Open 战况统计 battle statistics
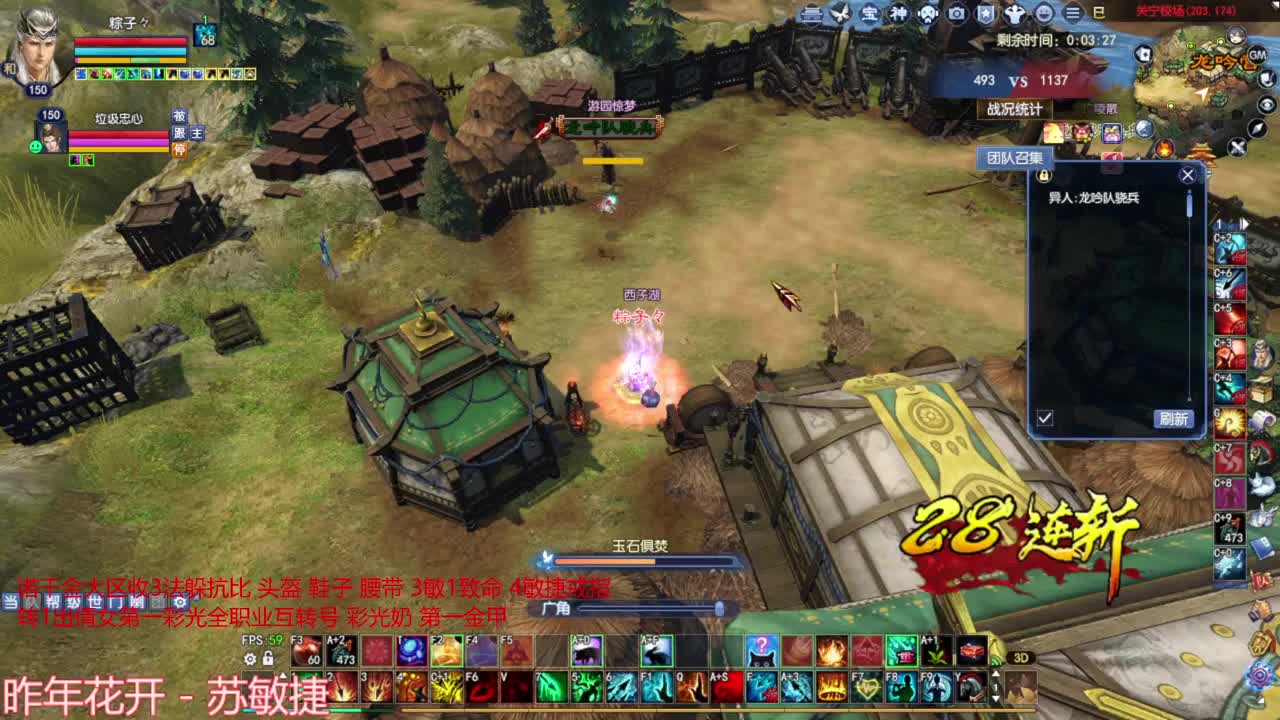Viewport: 1280px width, 720px height. coord(1015,110)
